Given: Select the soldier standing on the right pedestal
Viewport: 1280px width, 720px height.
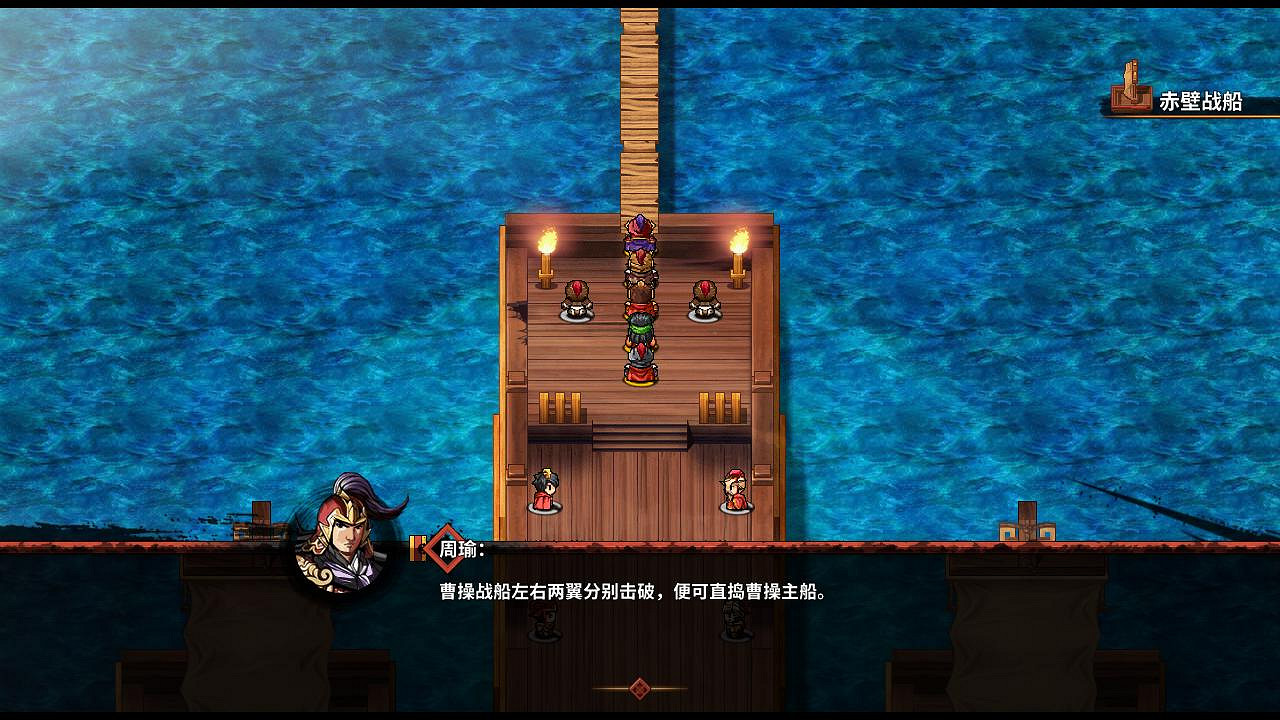Looking at the screenshot, I should point(706,297).
